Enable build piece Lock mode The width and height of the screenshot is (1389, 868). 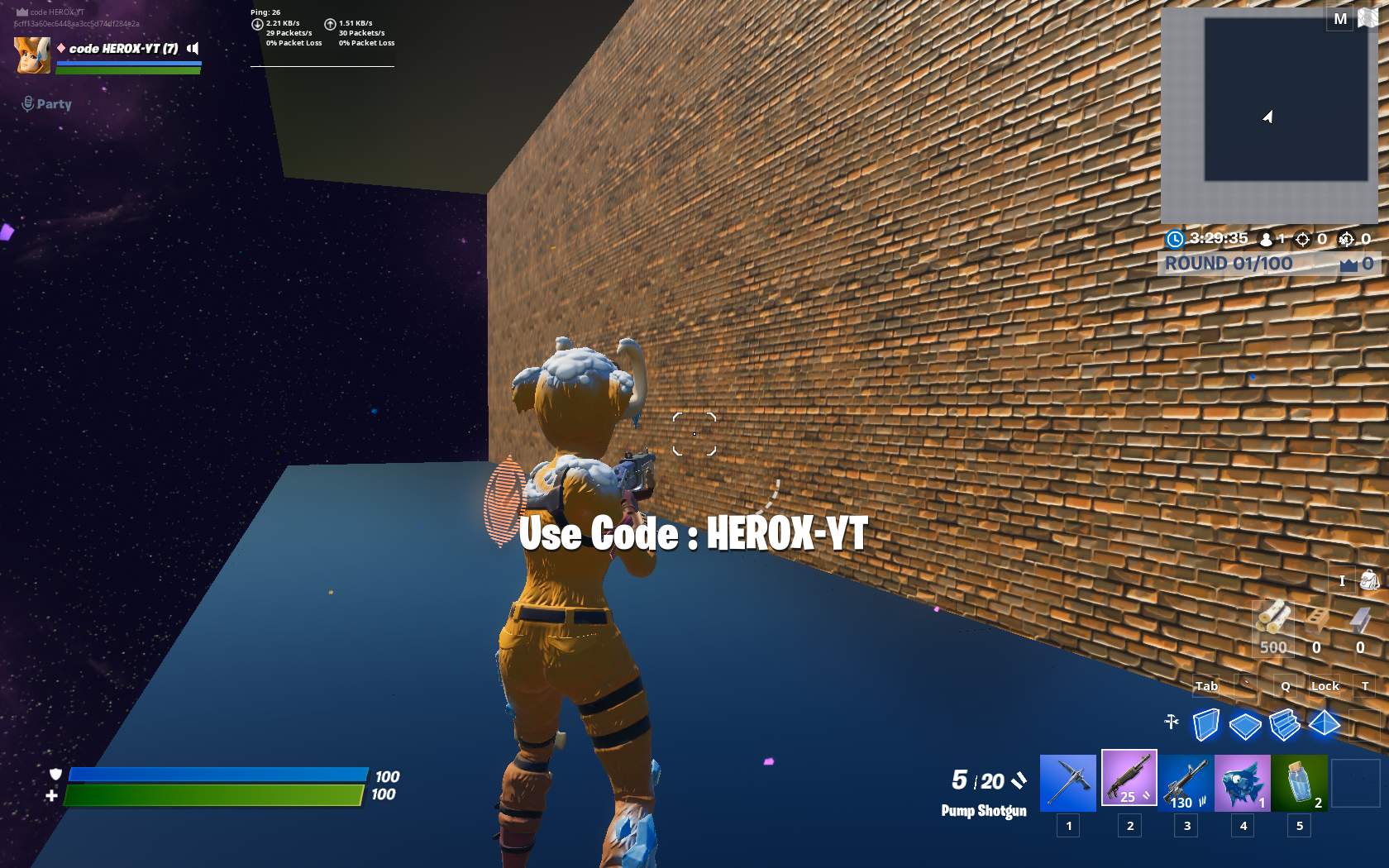tap(1325, 686)
